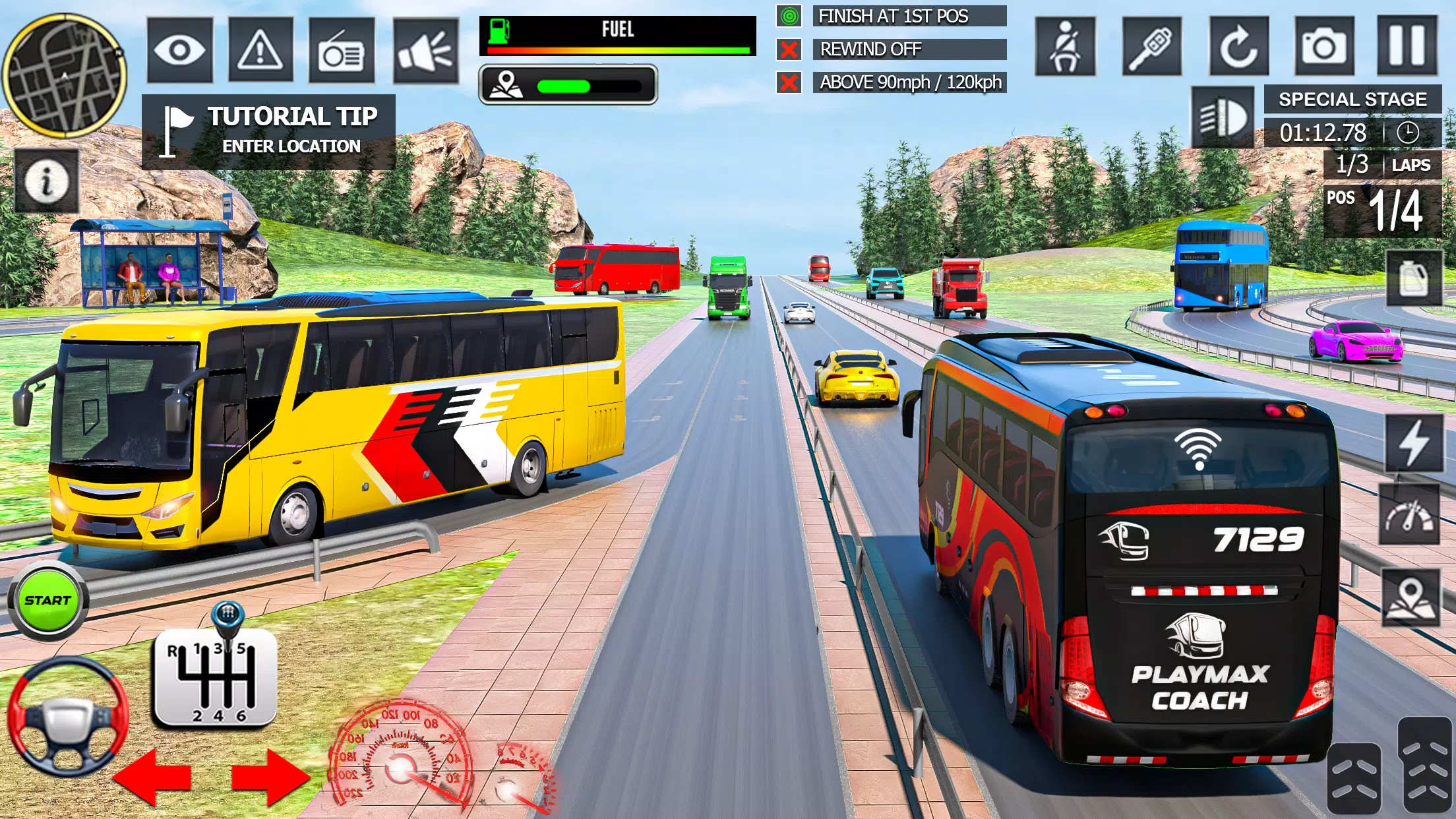Toggle the headlights
This screenshot has height=819, width=1456.
coord(1223,117)
